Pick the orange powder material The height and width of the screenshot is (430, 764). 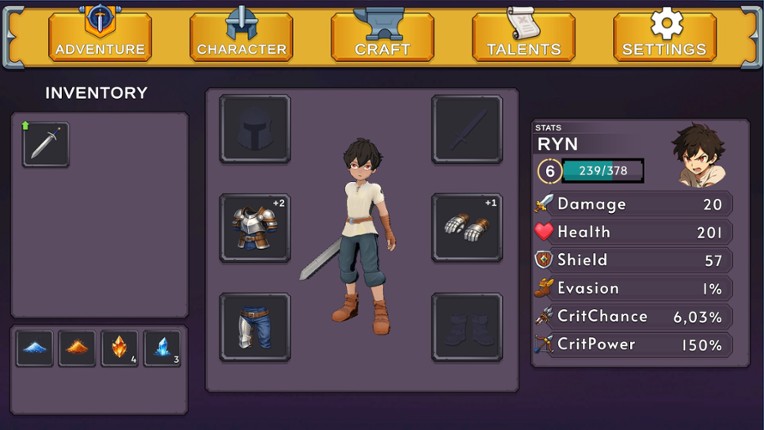point(77,349)
